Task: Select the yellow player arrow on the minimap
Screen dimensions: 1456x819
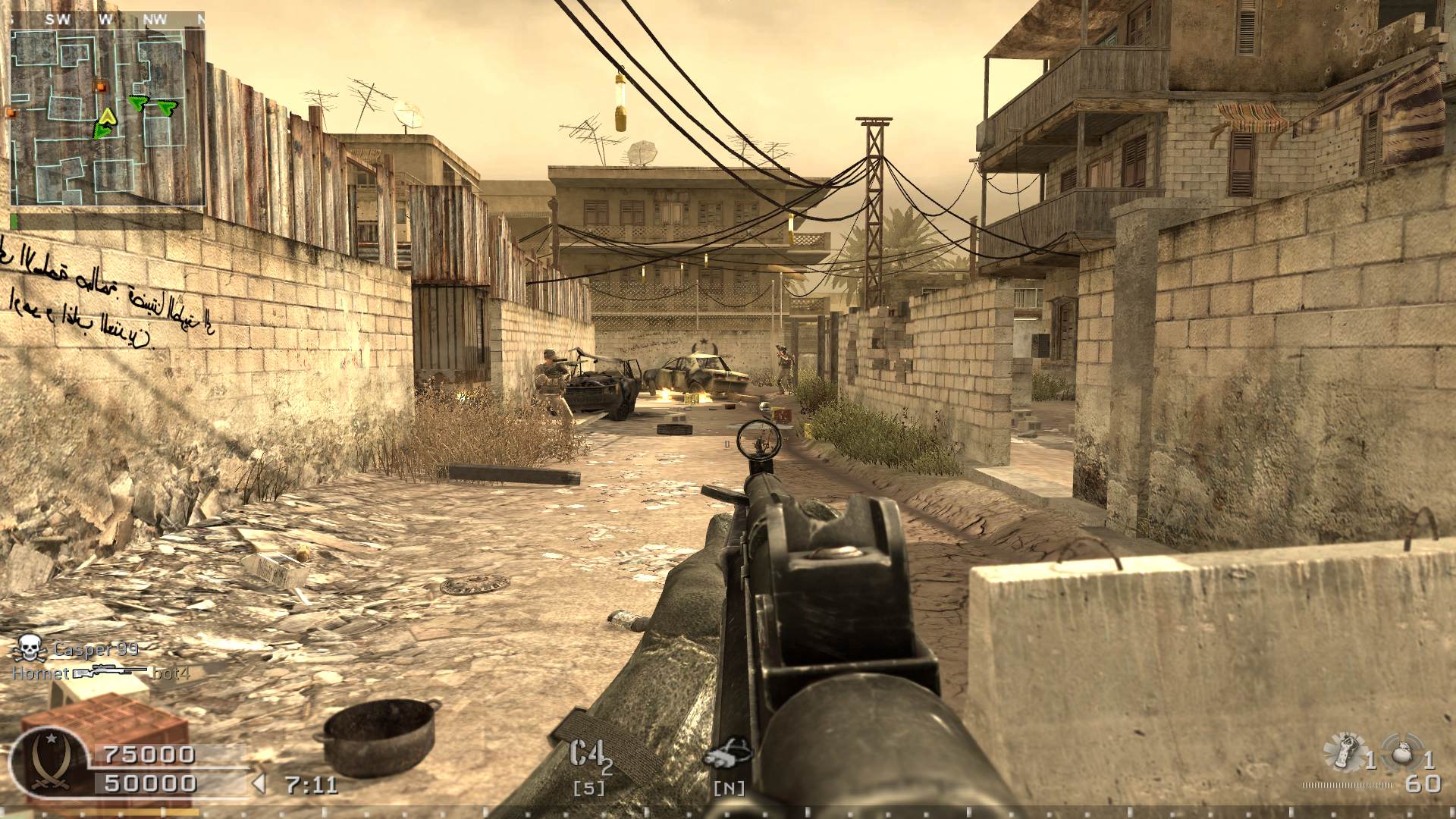Action: (108, 117)
